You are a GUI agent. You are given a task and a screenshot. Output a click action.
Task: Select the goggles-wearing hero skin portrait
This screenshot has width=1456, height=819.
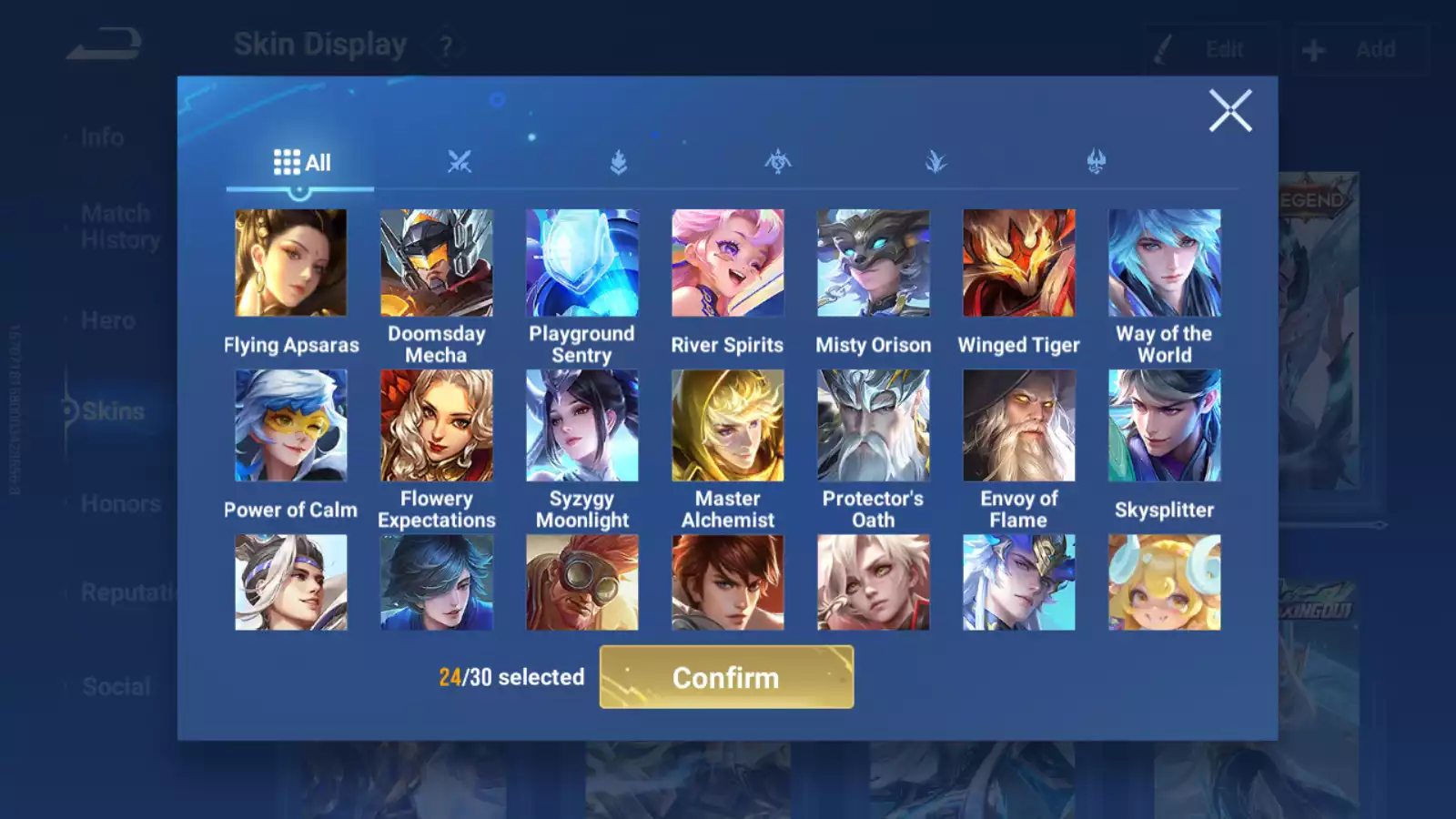coord(582,582)
